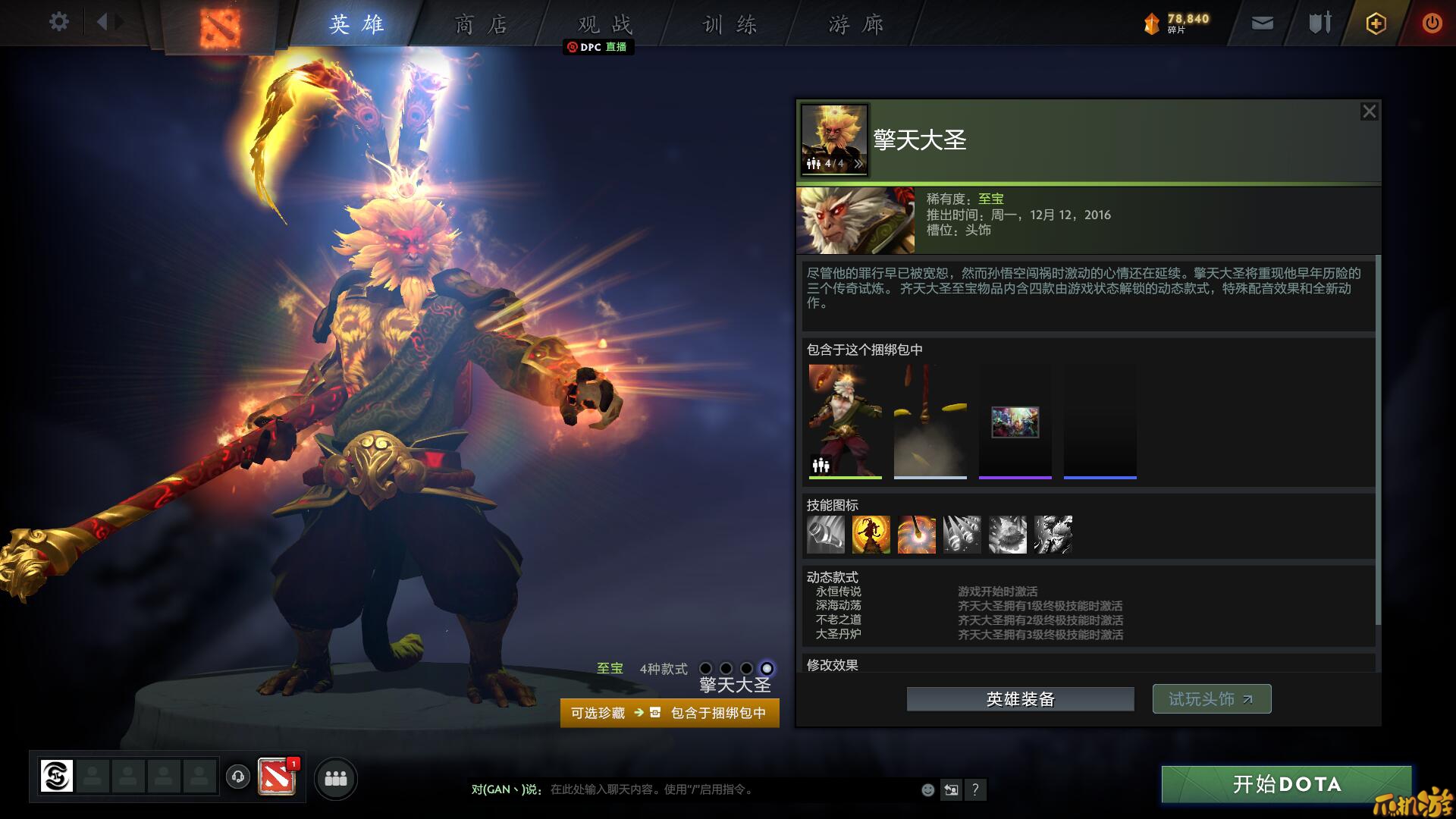1456x819 pixels.
Task: Open the mail/notifications icon in the top bar
Action: 1261,23
